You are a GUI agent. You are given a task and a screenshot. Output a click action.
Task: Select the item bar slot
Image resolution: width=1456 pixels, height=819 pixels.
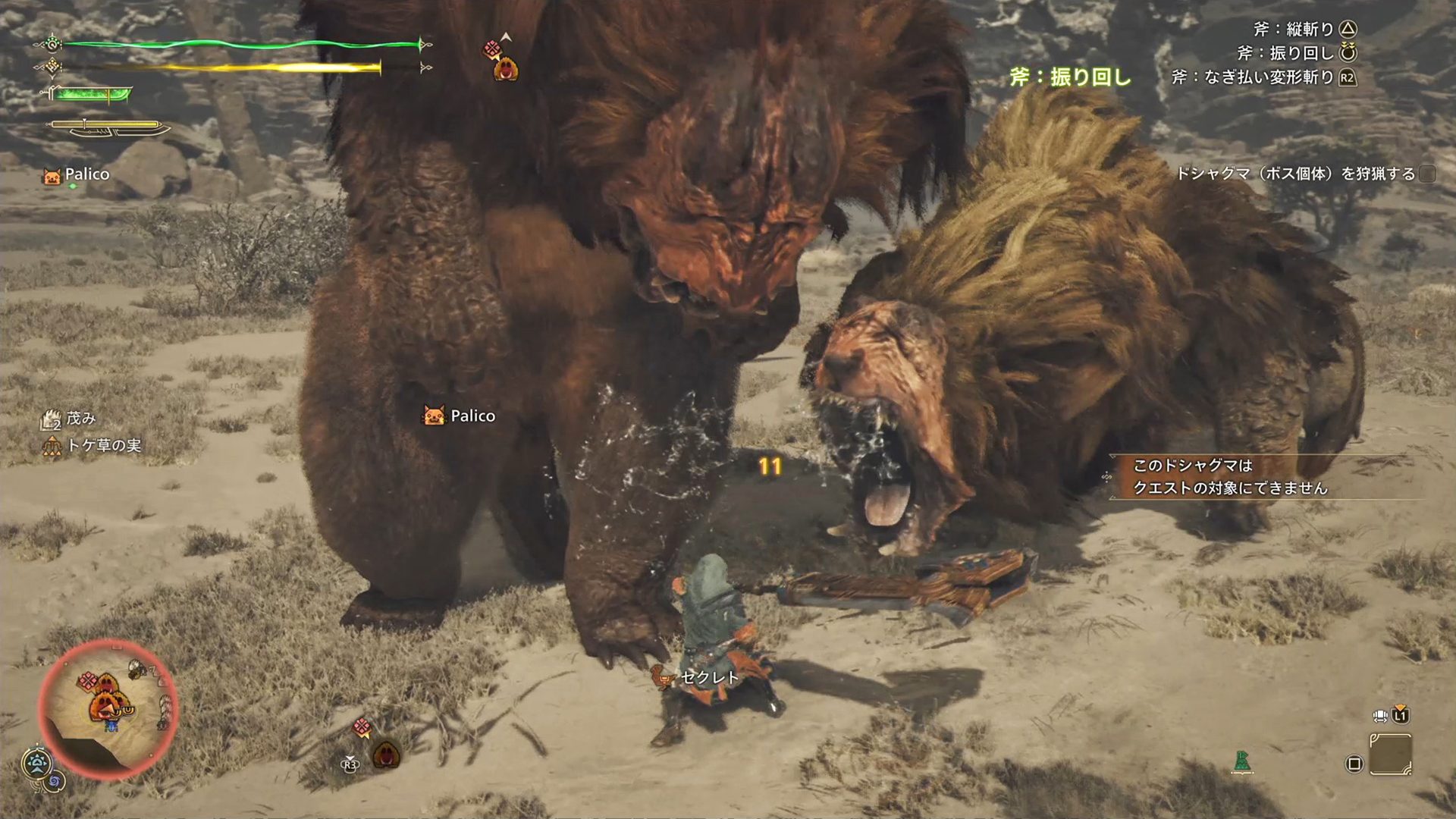1391,755
